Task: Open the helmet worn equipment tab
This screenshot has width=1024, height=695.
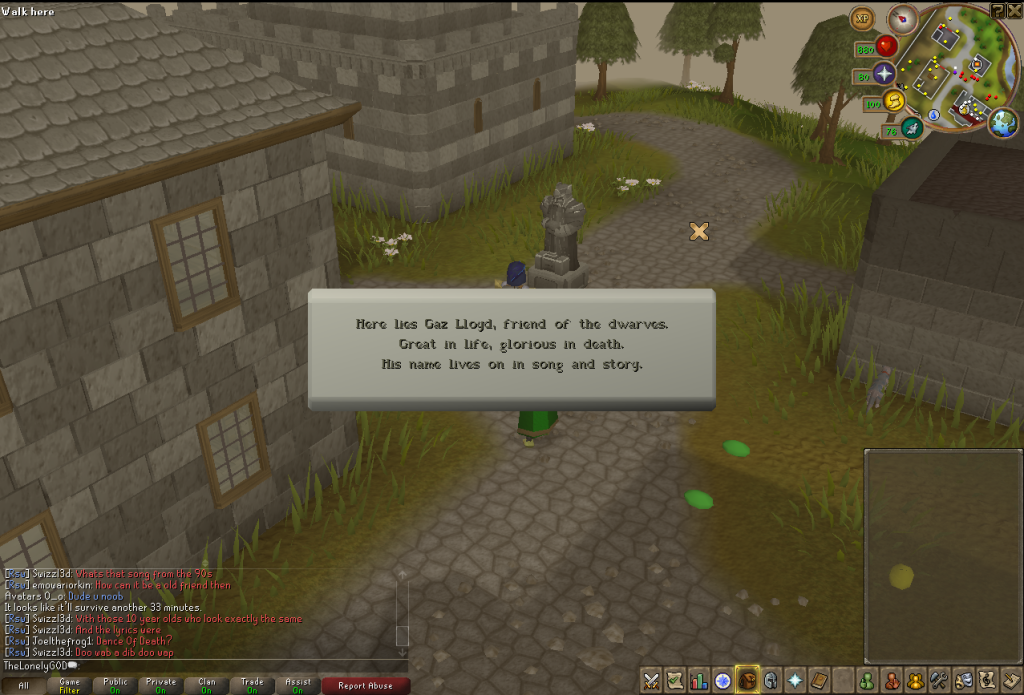Action: pos(768,681)
